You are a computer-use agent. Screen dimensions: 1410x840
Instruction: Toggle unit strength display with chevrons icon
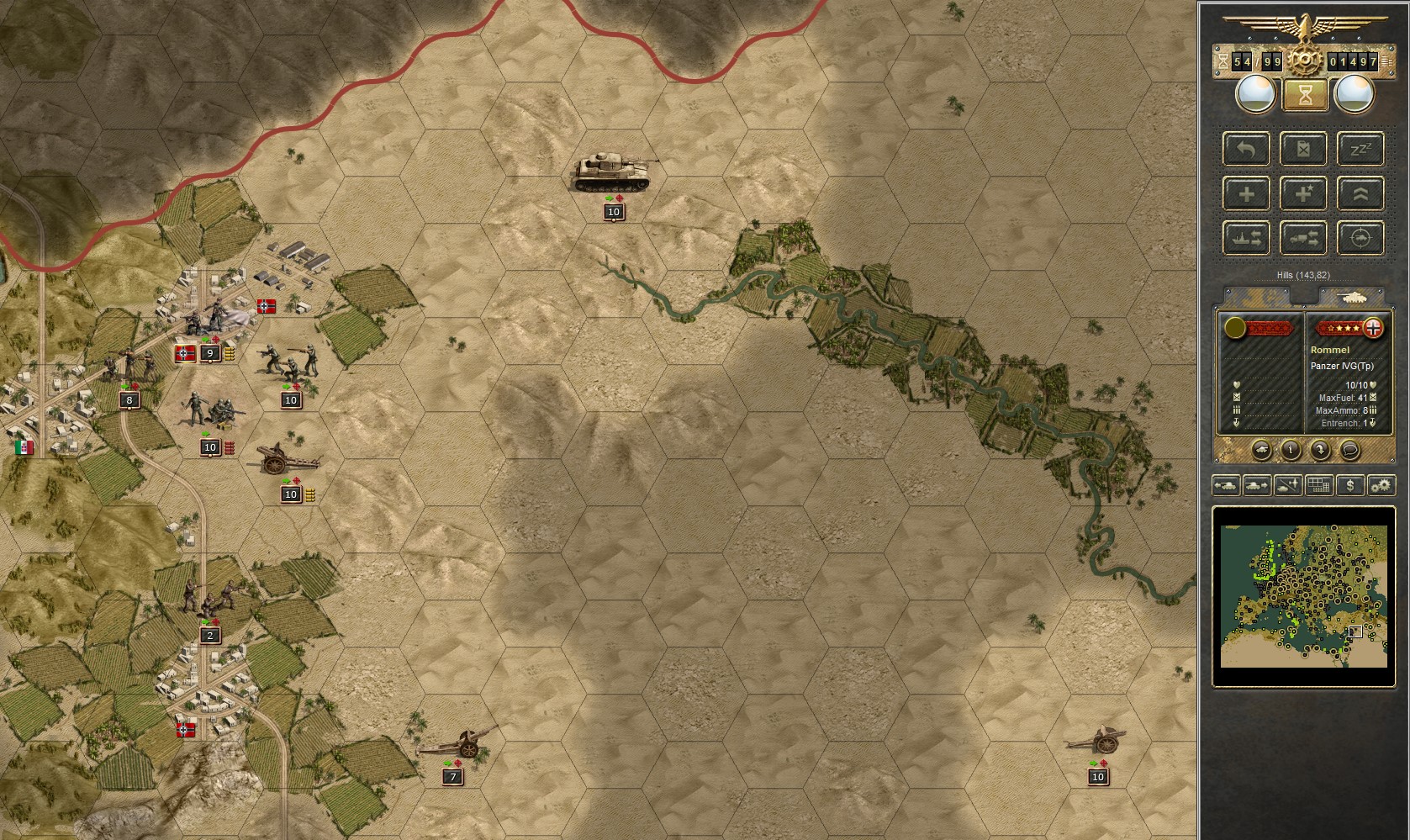click(1361, 193)
